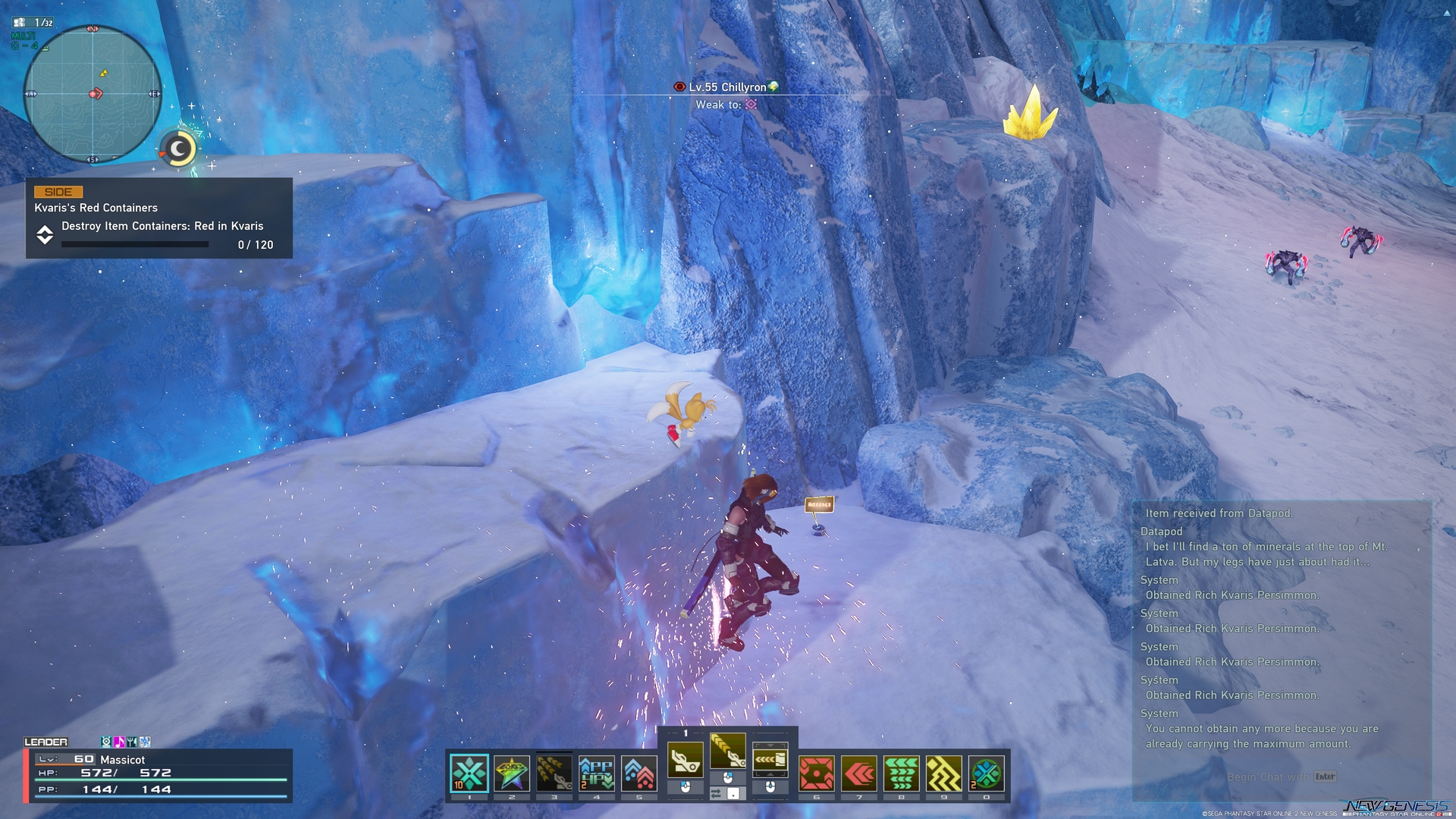
Task: Open the circular minimap
Action: click(x=93, y=94)
